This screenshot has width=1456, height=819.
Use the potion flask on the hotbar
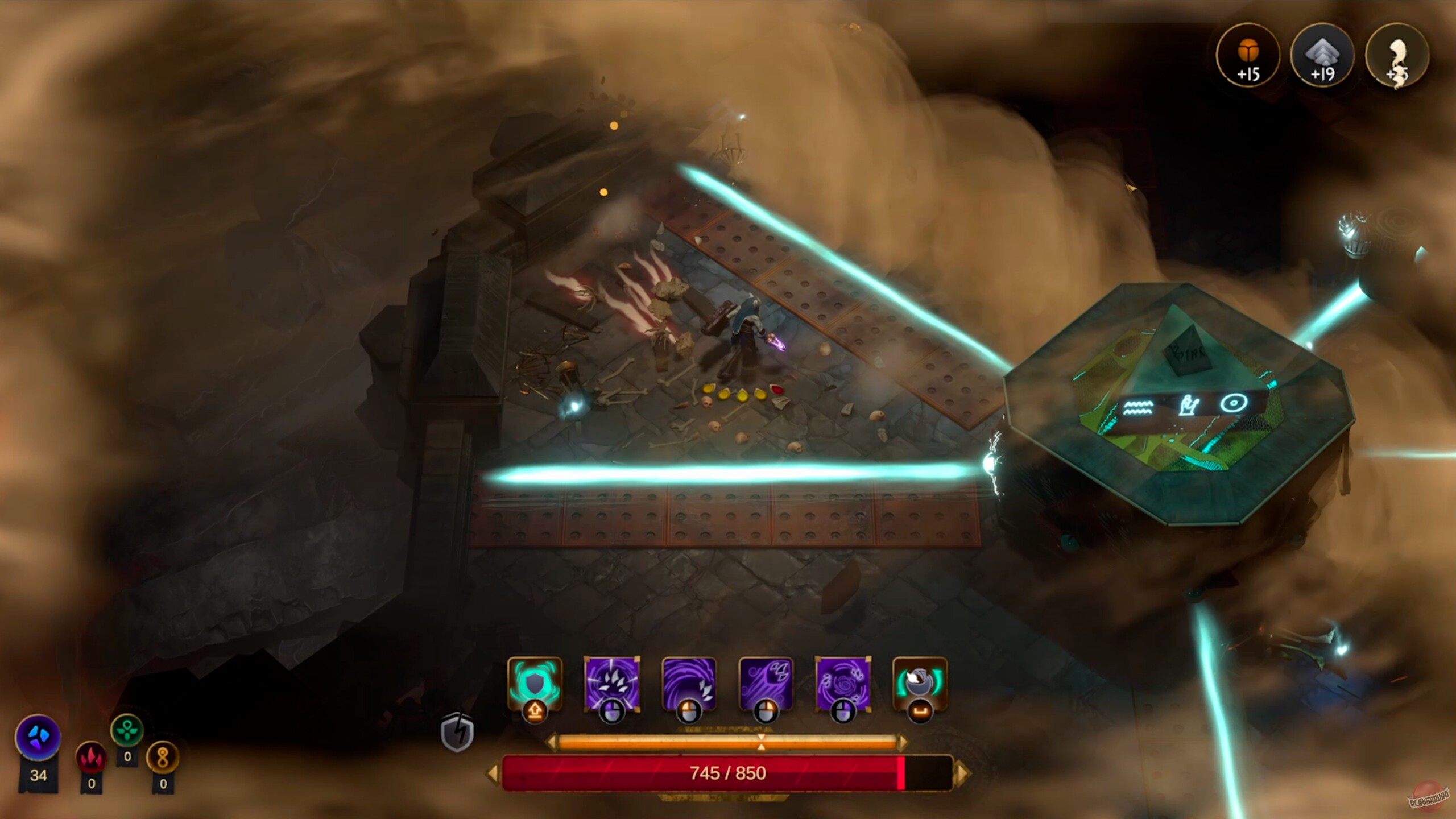[921, 685]
